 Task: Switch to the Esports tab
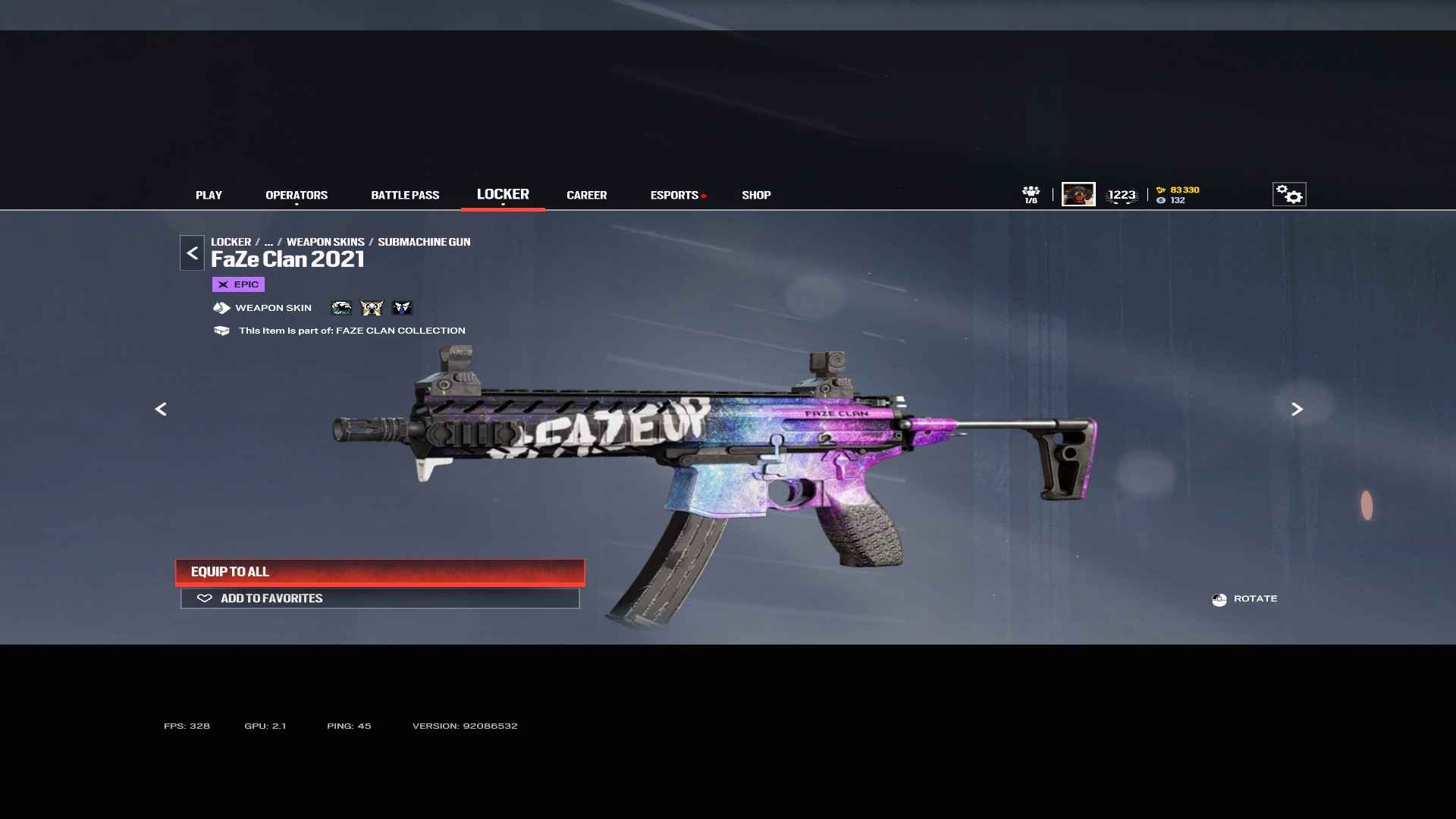pos(674,195)
